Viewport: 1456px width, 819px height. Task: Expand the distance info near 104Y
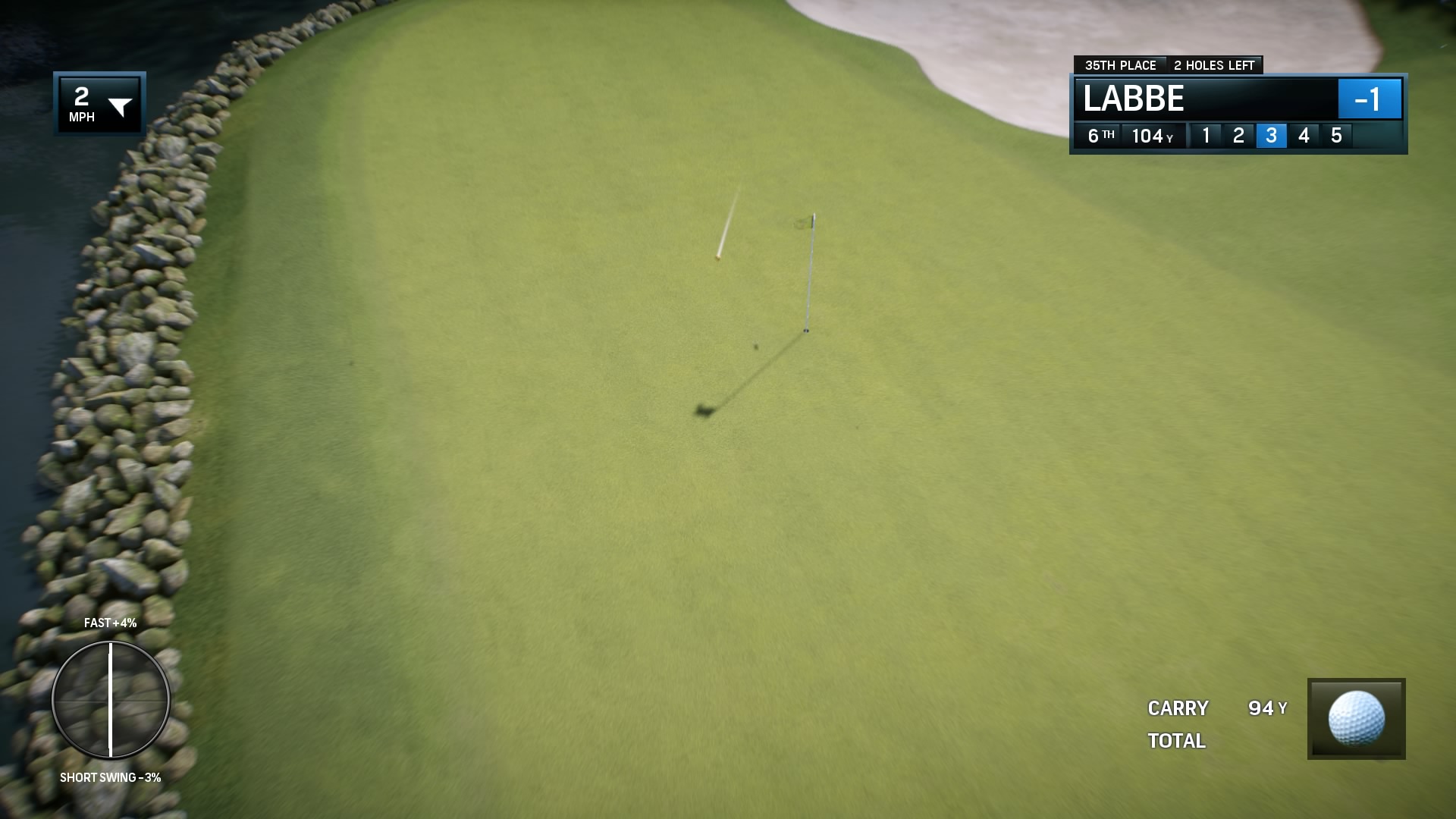click(x=1152, y=136)
